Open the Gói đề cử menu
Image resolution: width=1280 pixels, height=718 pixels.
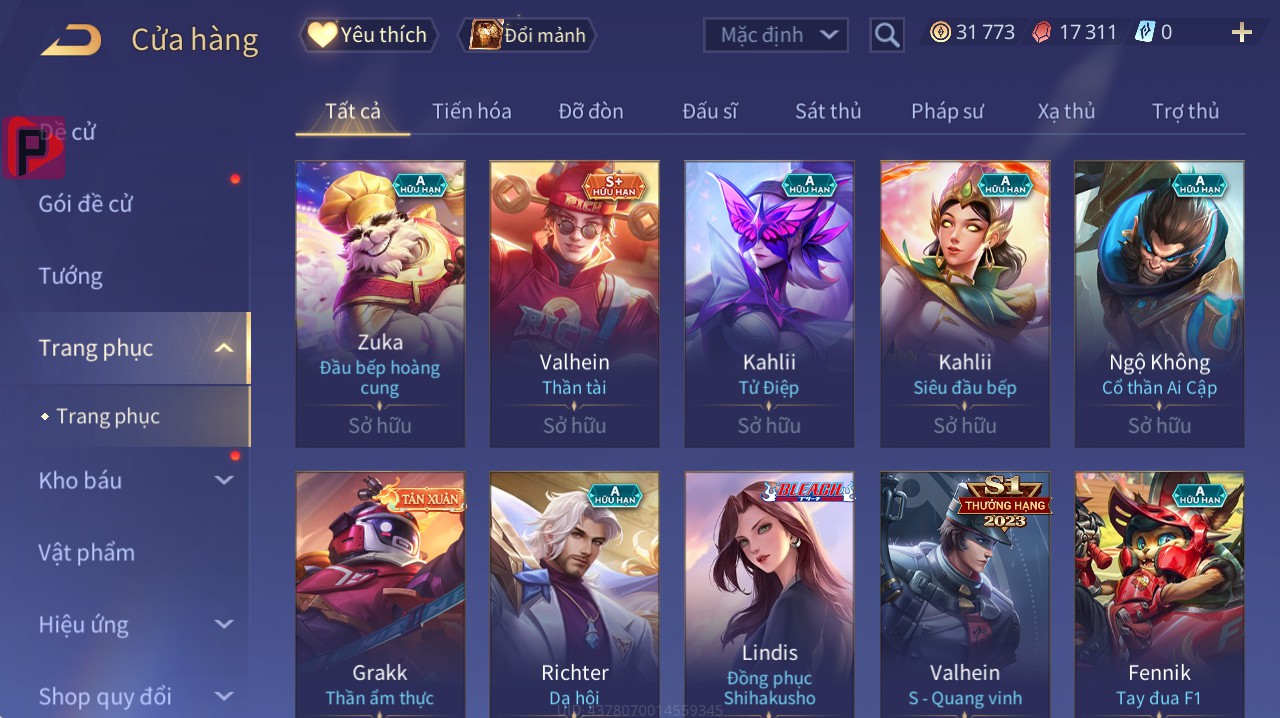point(86,204)
